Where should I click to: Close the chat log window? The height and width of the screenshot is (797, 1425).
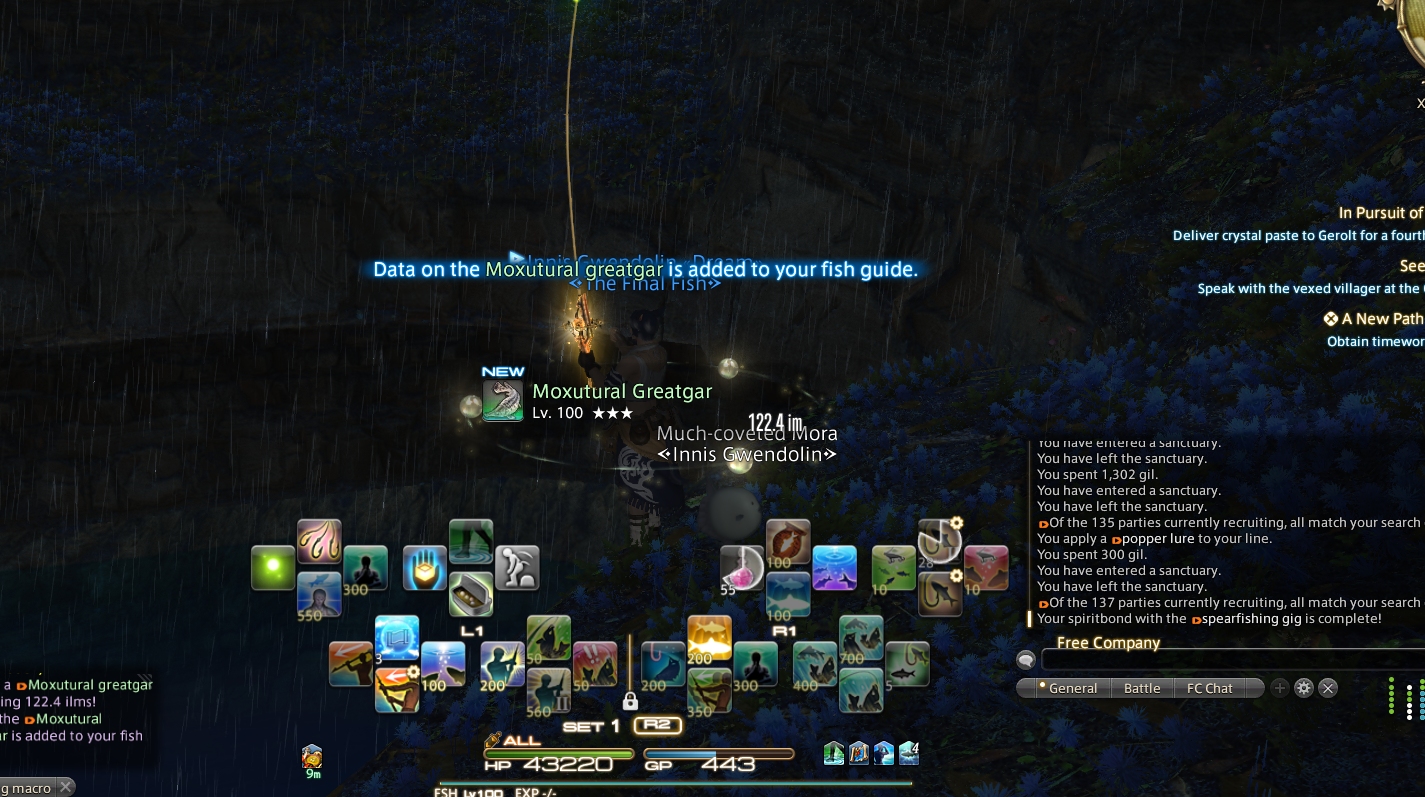click(1328, 688)
